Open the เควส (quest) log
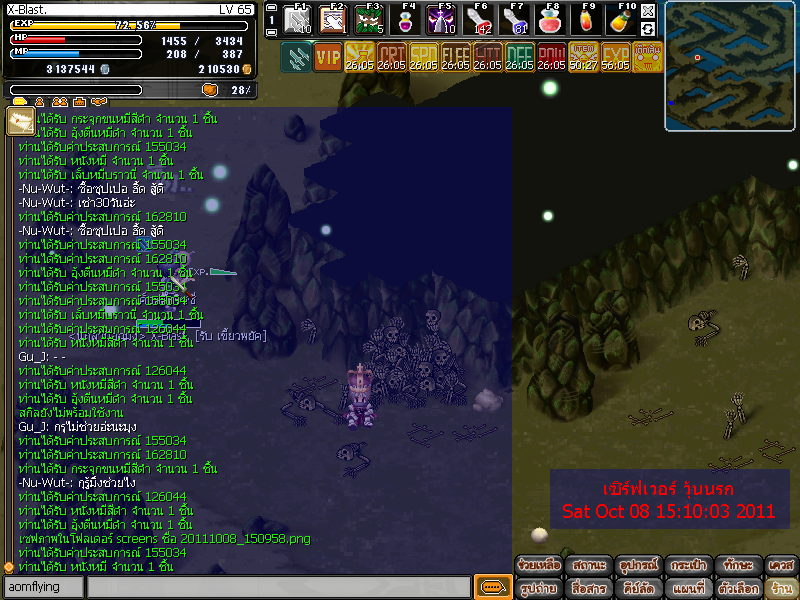 pos(780,566)
